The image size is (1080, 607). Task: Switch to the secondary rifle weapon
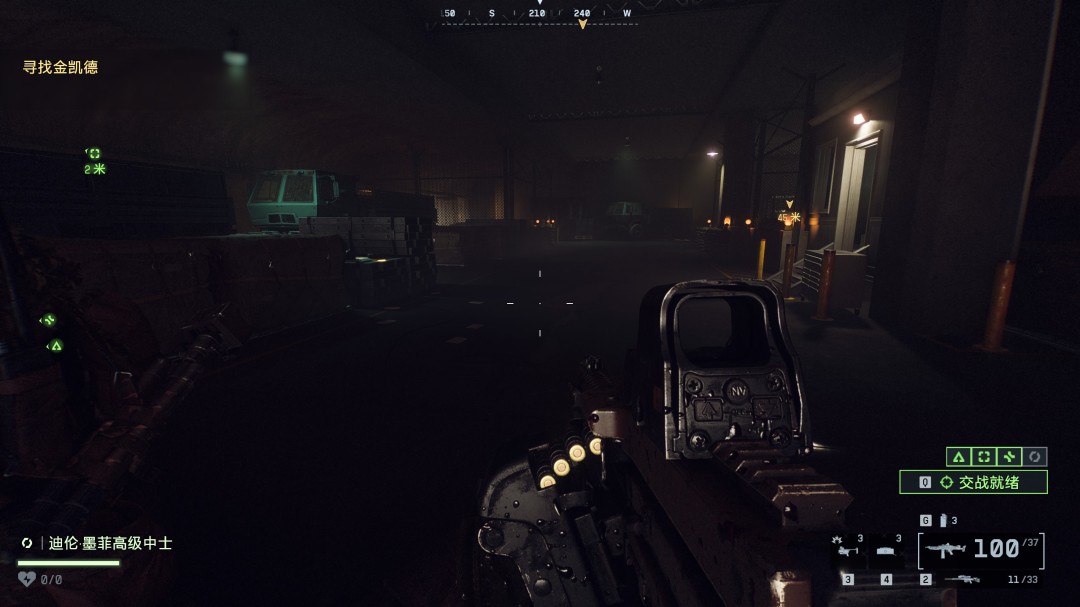pyautogui.click(x=963, y=579)
